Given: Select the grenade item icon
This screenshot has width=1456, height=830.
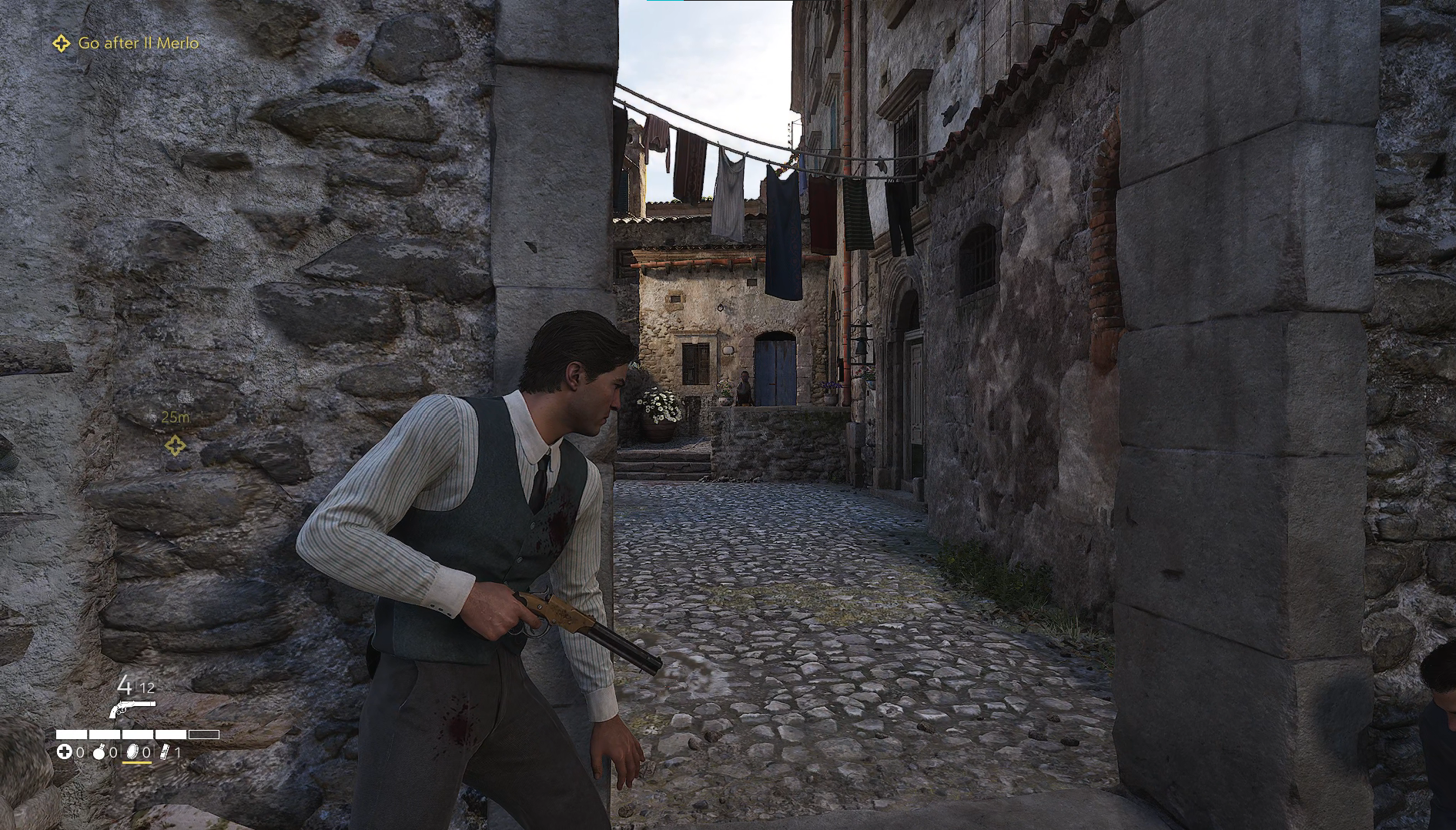Looking at the screenshot, I should (99, 752).
